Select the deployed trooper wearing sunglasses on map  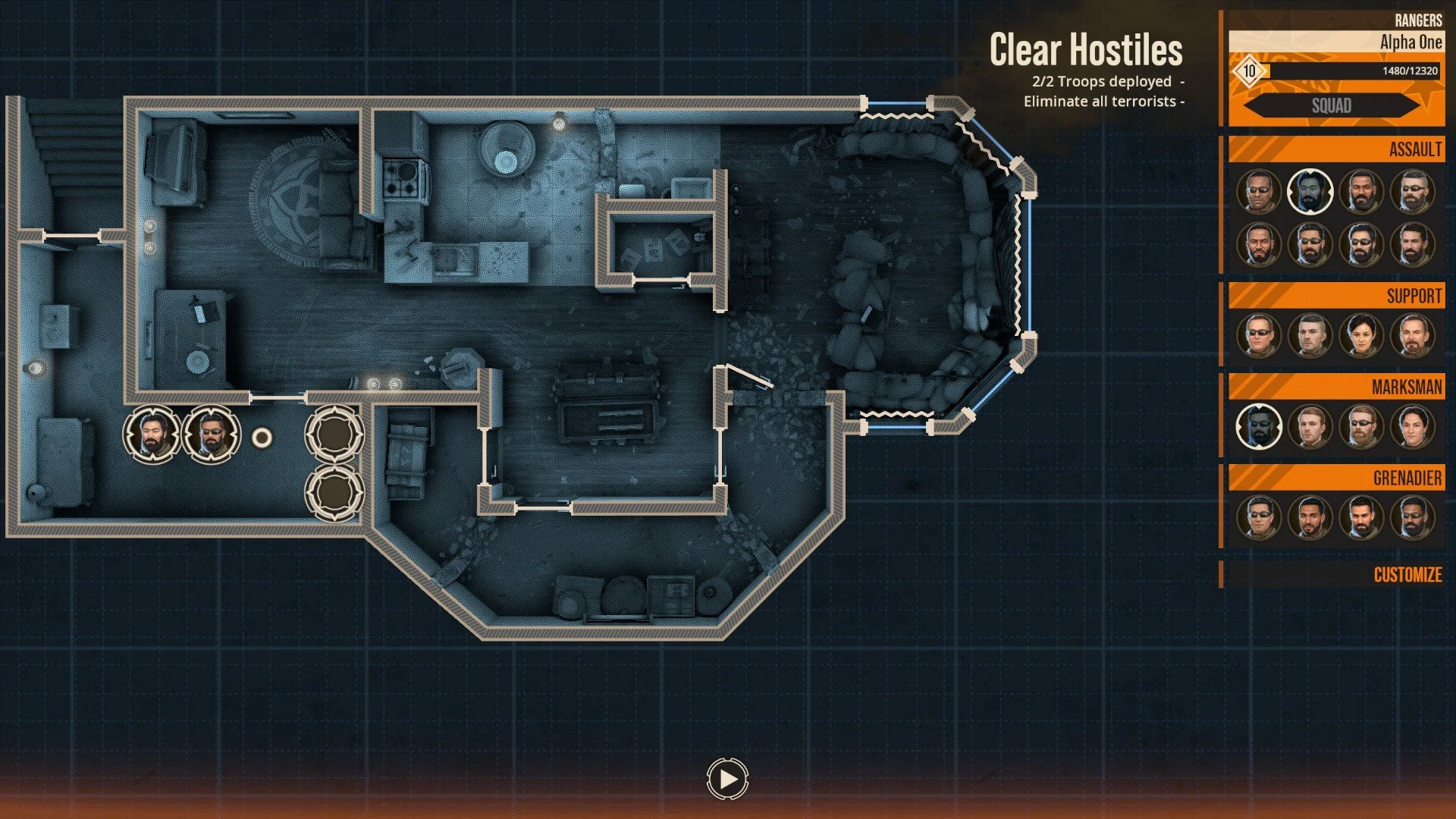[x=212, y=435]
